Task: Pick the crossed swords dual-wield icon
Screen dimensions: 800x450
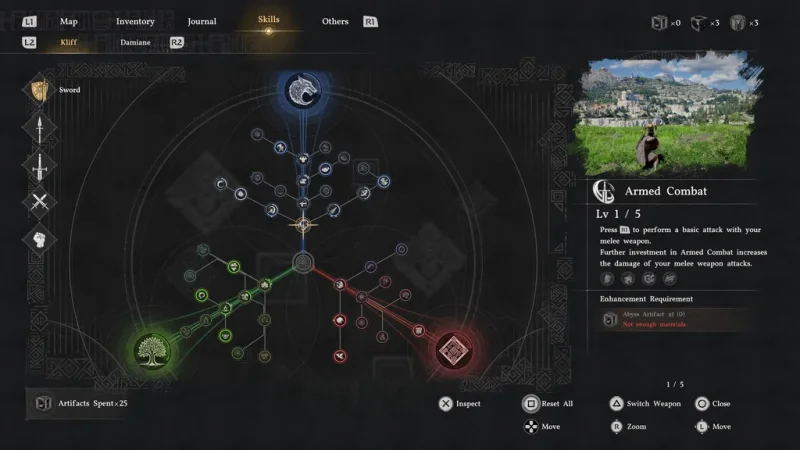Action: [x=40, y=203]
